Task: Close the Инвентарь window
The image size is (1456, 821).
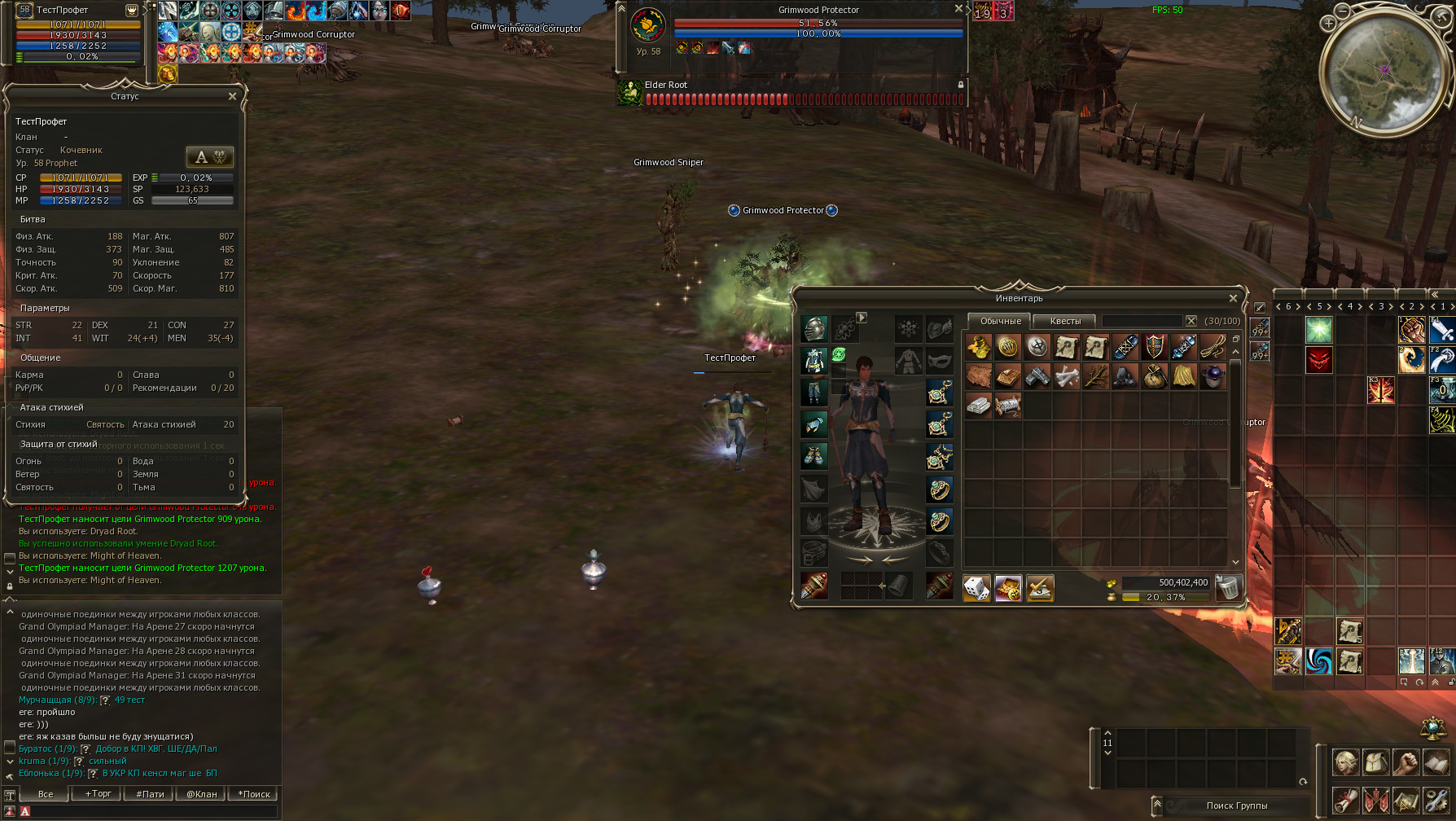Action: click(x=1233, y=298)
